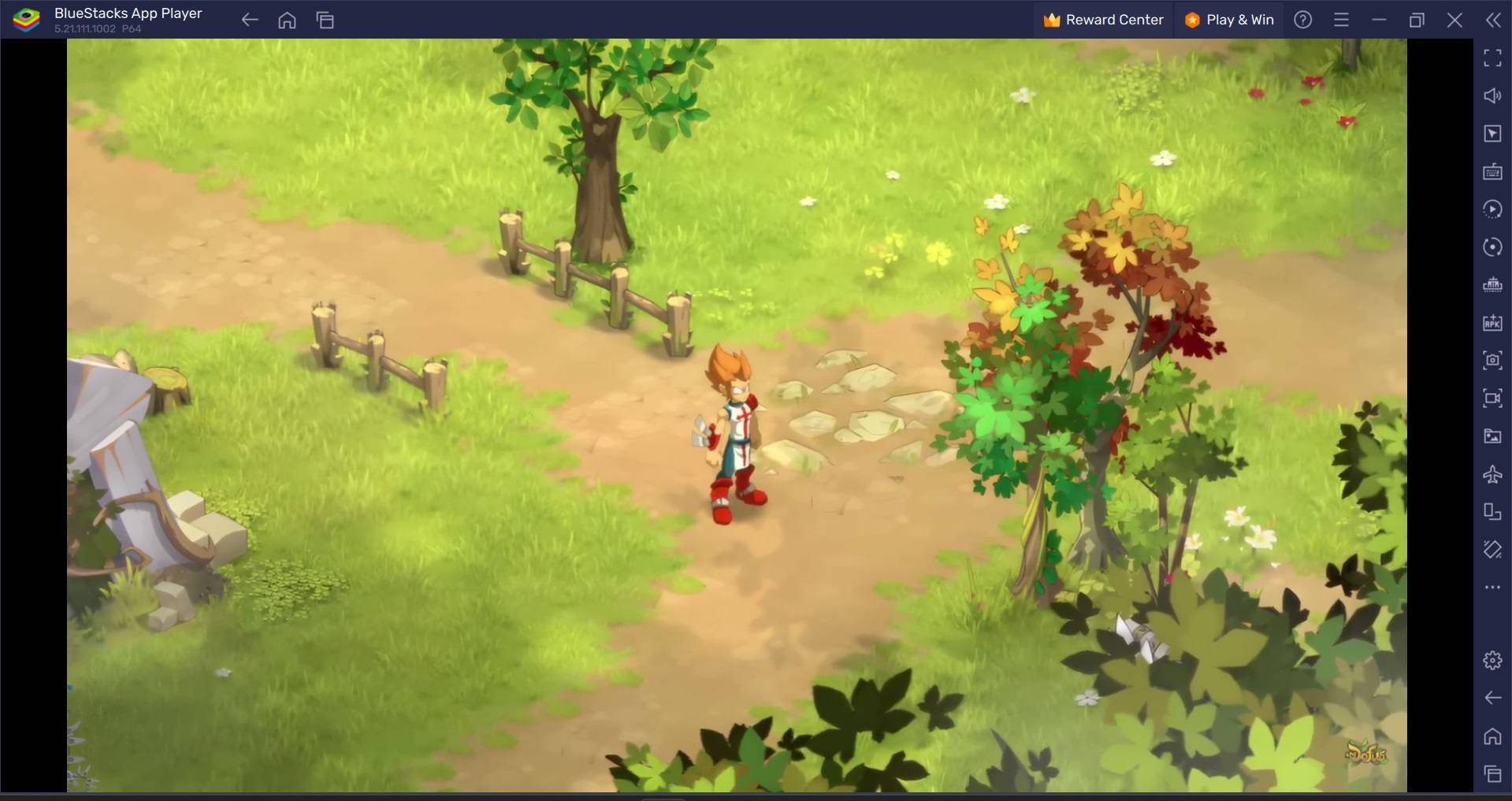Screen dimensions: 1512x801
Task: Open the Media Manager
Action: [1492, 436]
